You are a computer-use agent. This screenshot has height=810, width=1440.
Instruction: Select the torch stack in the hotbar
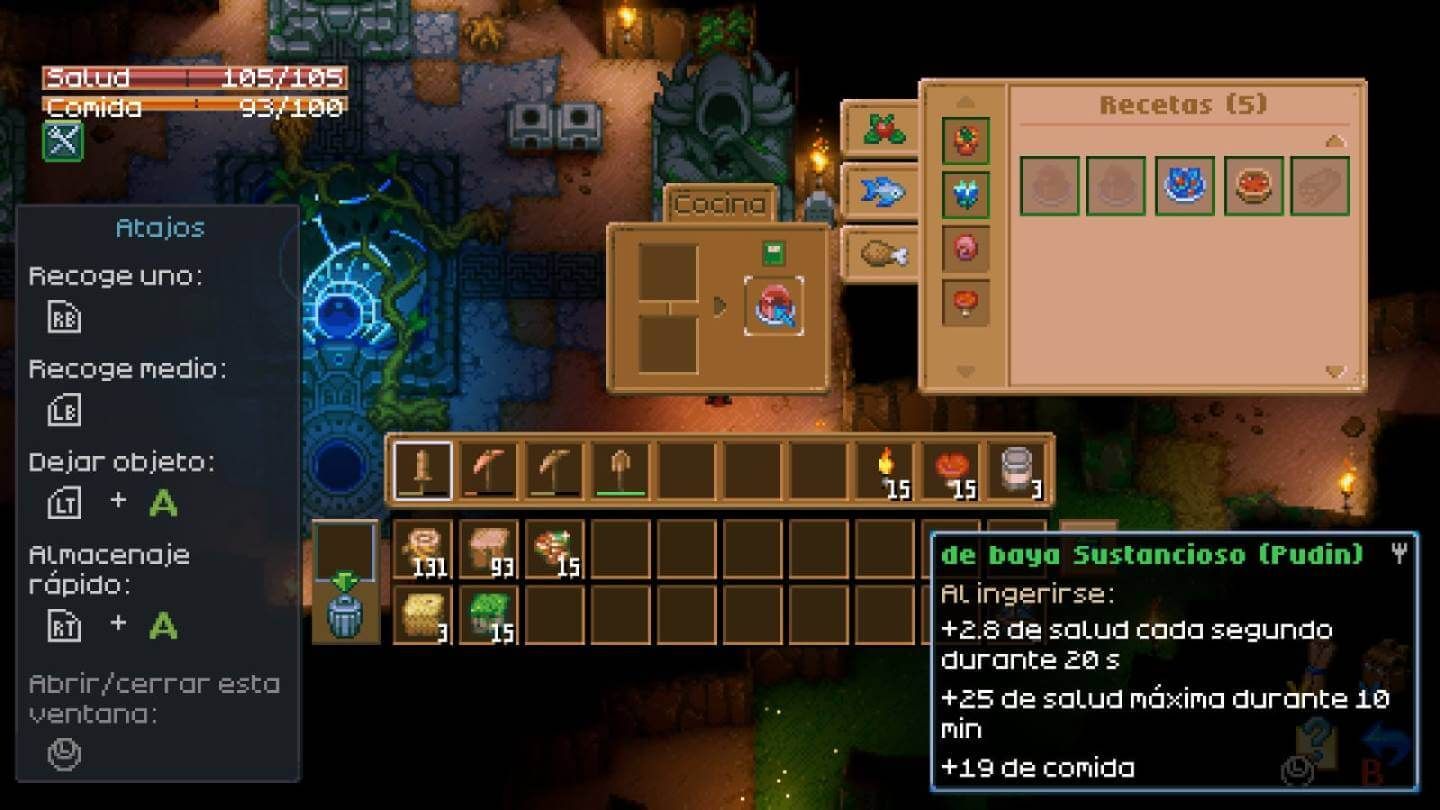click(x=886, y=468)
